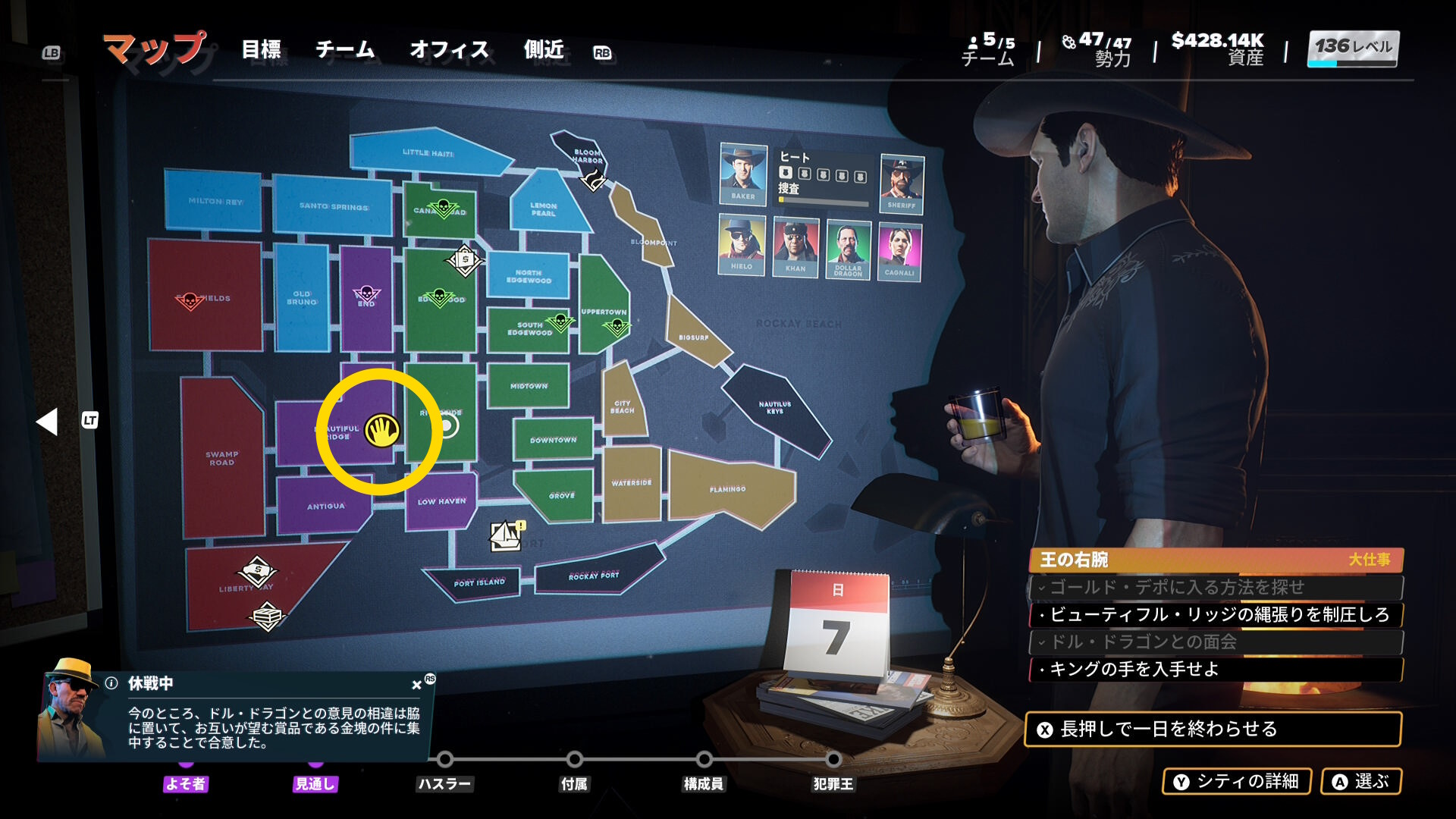1456x819 pixels.
Task: Select the Flamingo district on map
Action: point(728,490)
